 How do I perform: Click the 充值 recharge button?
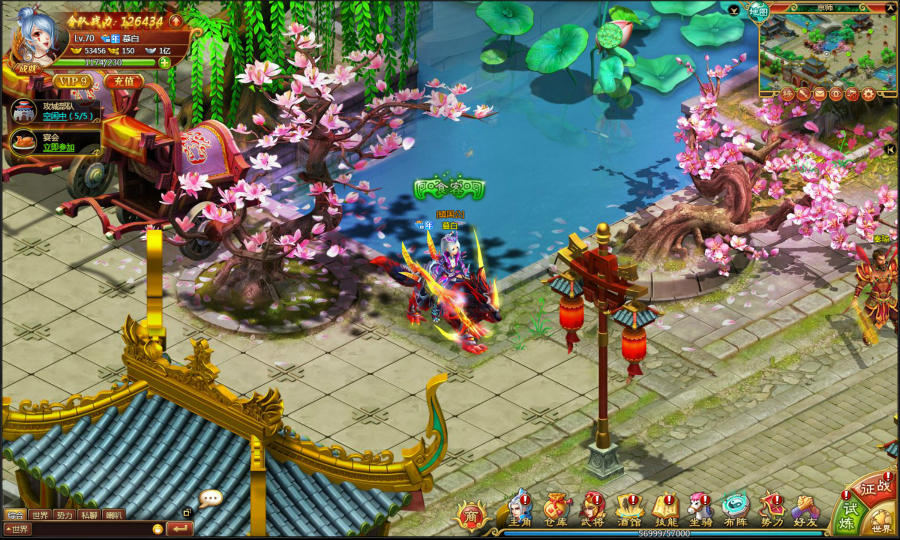coord(124,80)
